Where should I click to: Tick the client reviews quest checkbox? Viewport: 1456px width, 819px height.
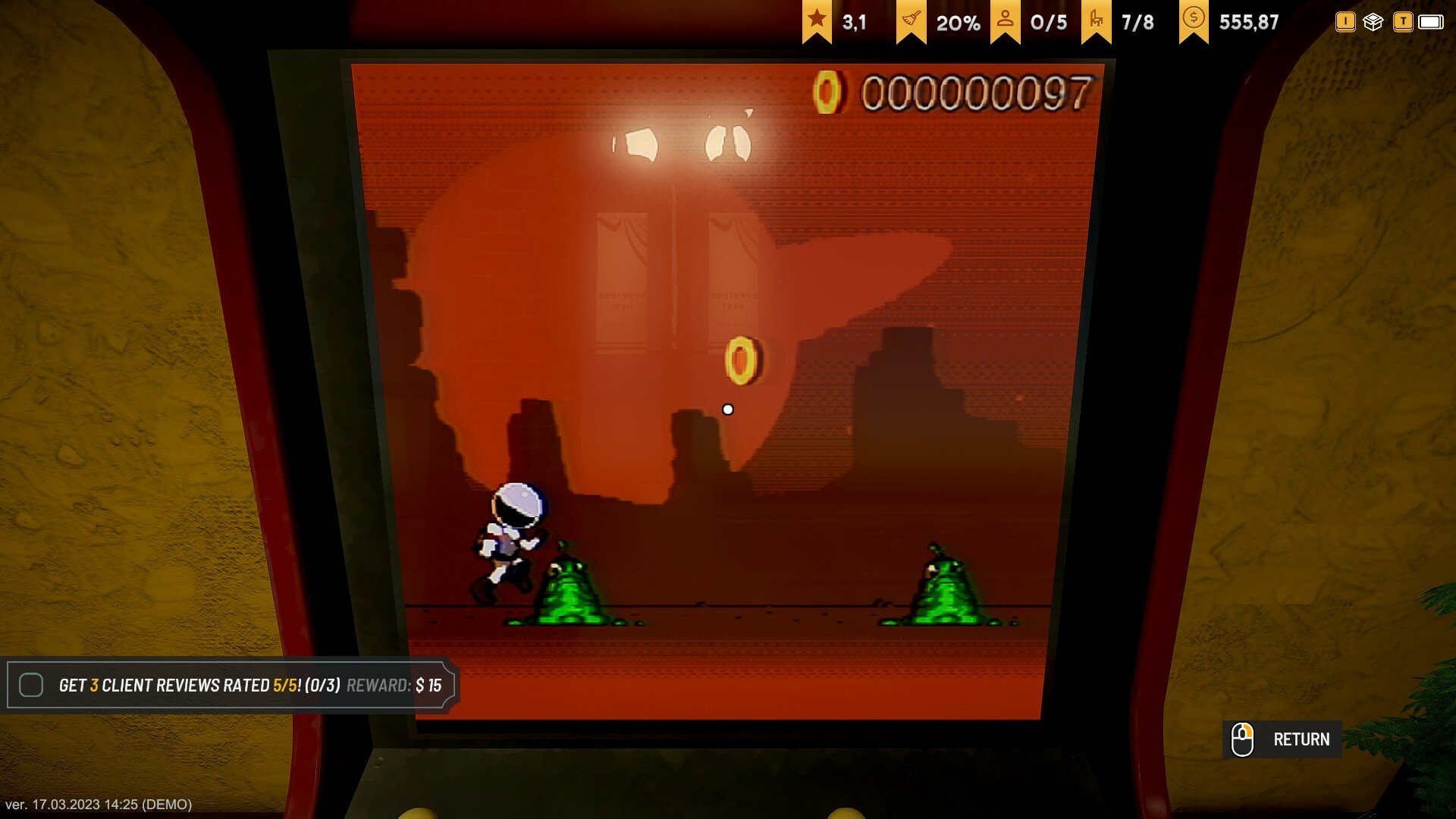point(31,685)
